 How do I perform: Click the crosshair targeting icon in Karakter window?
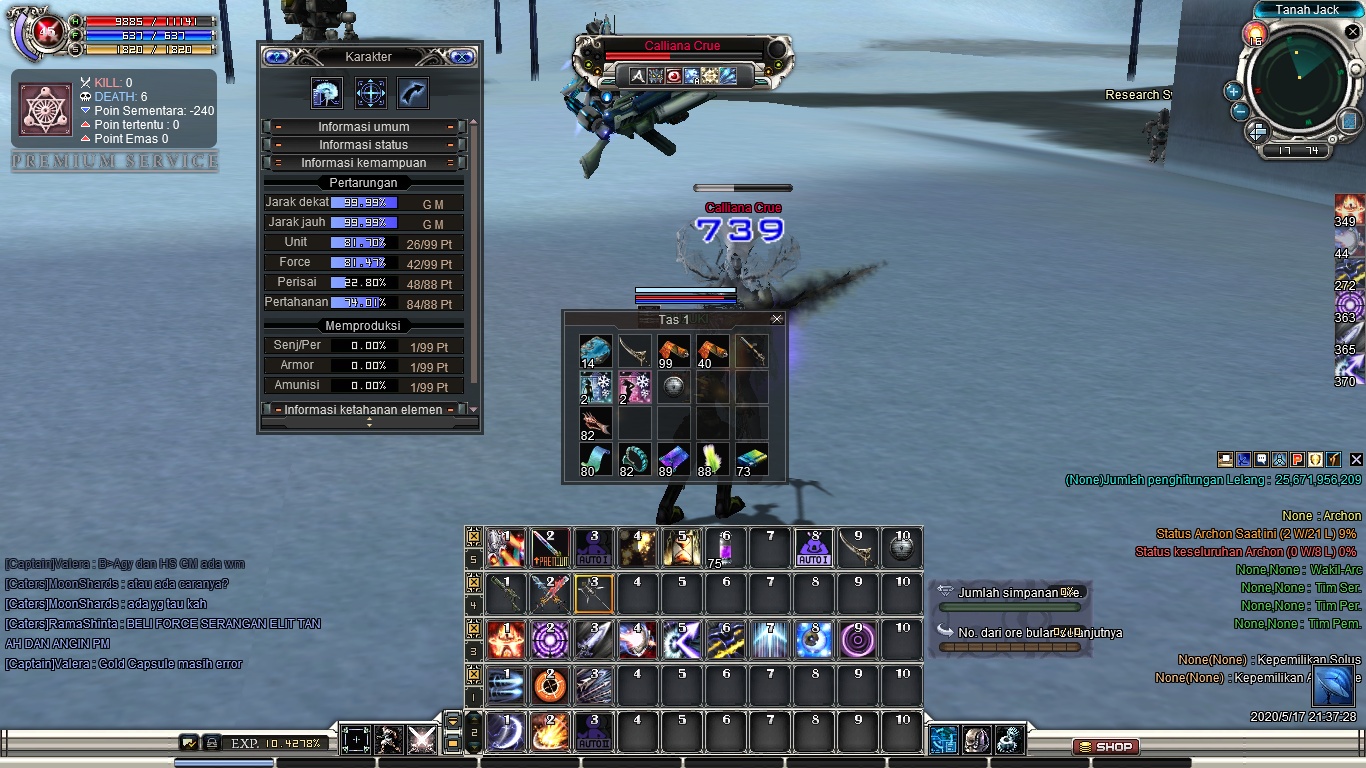(370, 92)
